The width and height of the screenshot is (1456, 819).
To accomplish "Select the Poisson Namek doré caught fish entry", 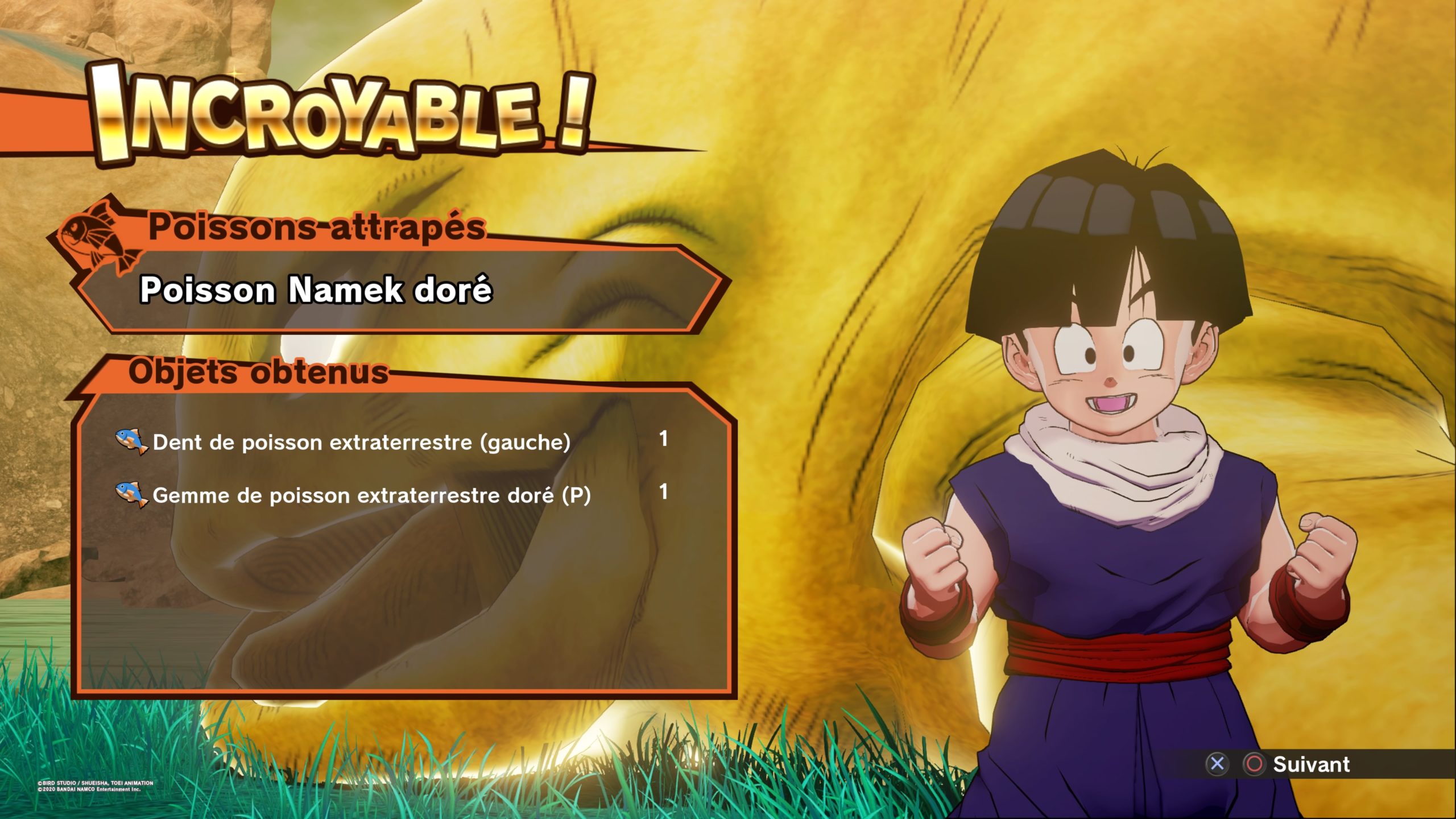I will (x=316, y=290).
